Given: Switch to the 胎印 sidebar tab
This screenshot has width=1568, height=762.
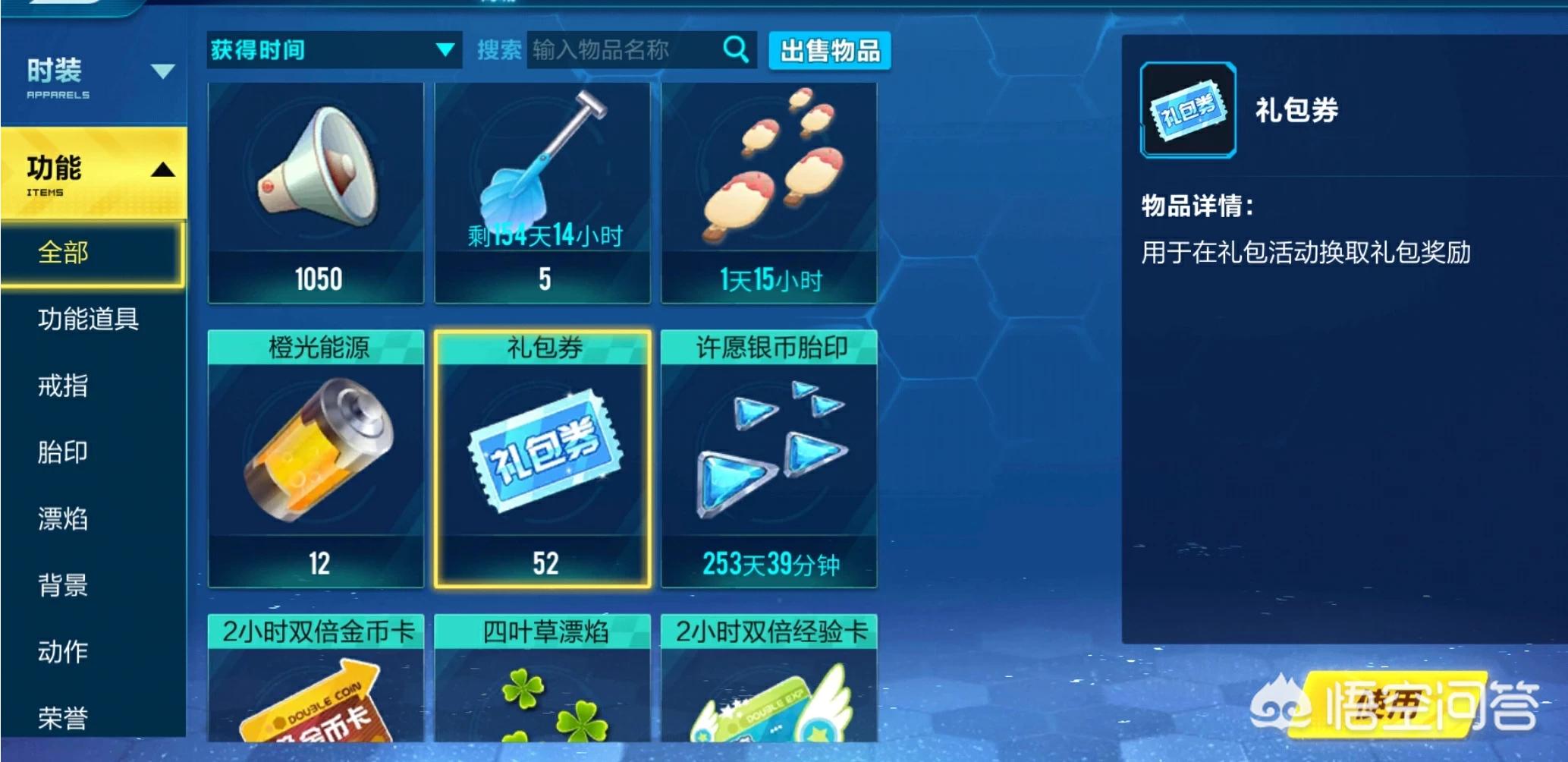Looking at the screenshot, I should [62, 452].
